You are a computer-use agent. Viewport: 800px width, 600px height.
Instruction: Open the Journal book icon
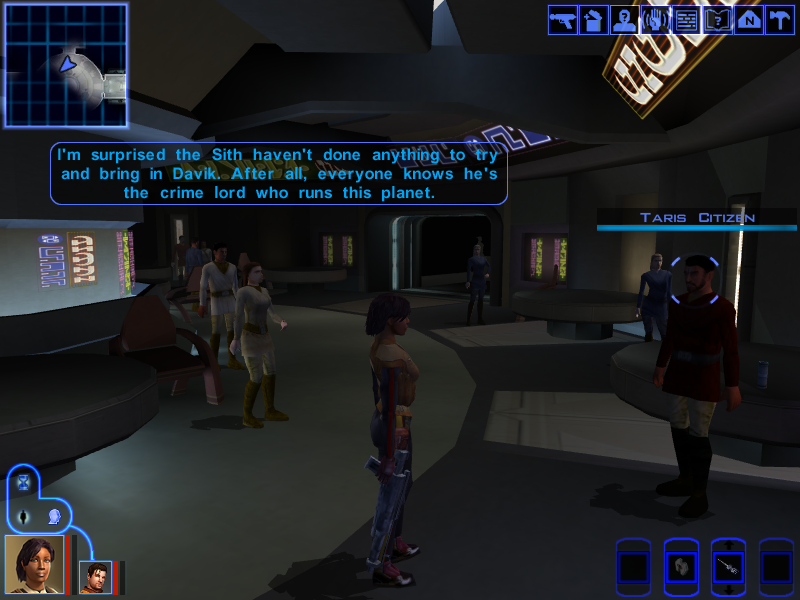pyautogui.click(x=717, y=20)
